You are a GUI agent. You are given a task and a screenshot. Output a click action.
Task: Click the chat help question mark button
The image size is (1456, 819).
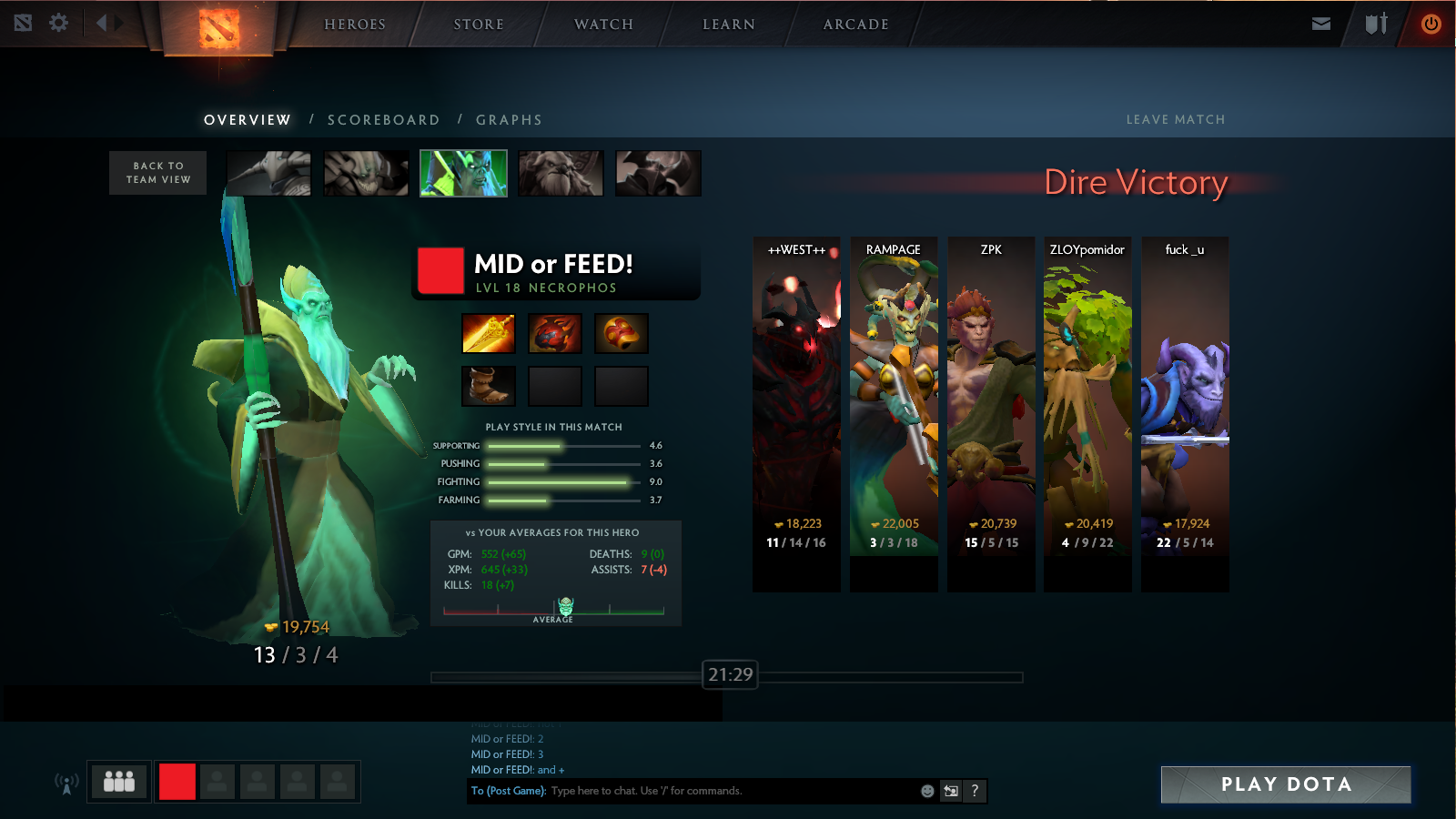click(x=975, y=791)
